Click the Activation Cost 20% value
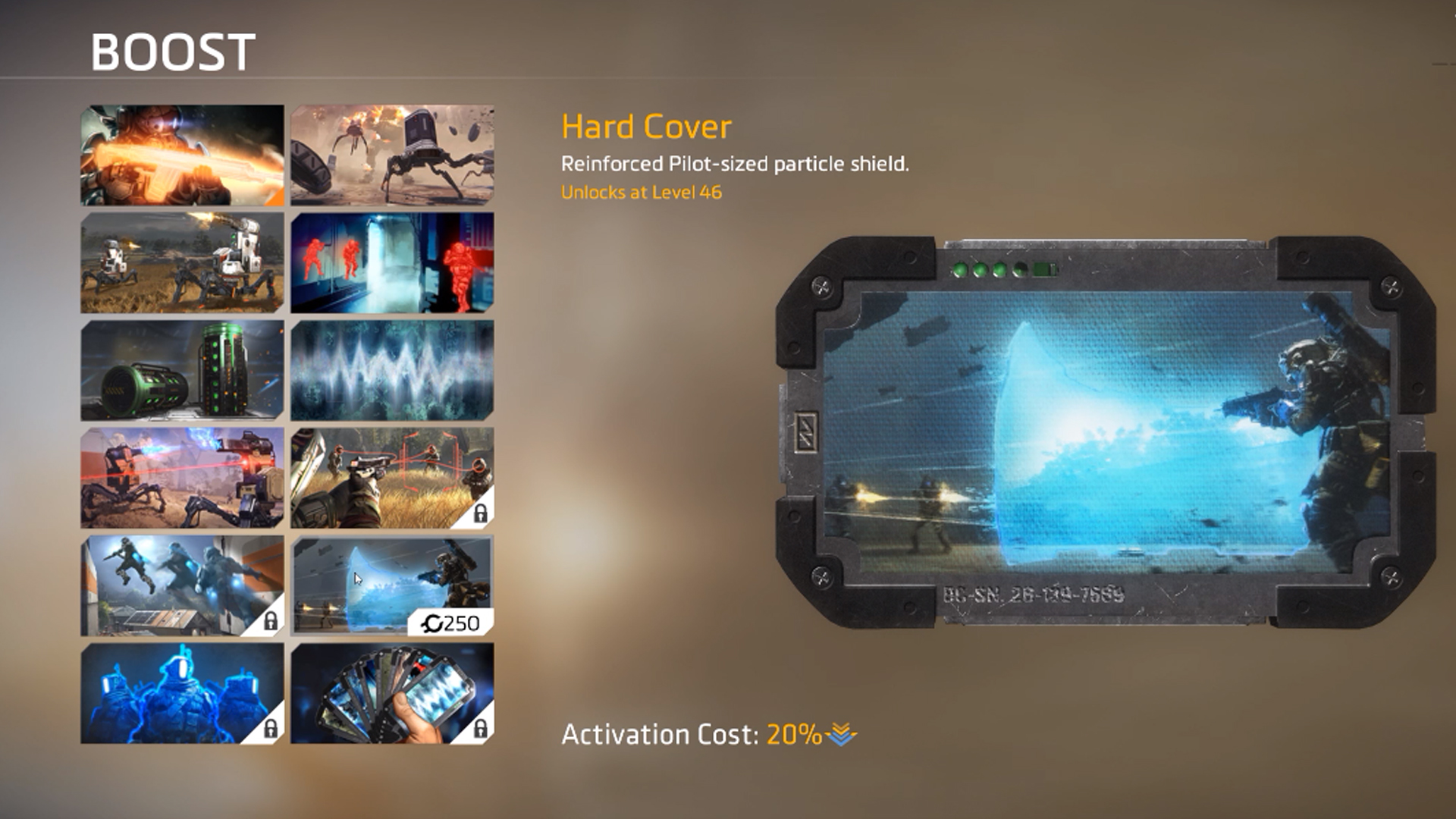Viewport: 1456px width, 819px height. point(792,734)
